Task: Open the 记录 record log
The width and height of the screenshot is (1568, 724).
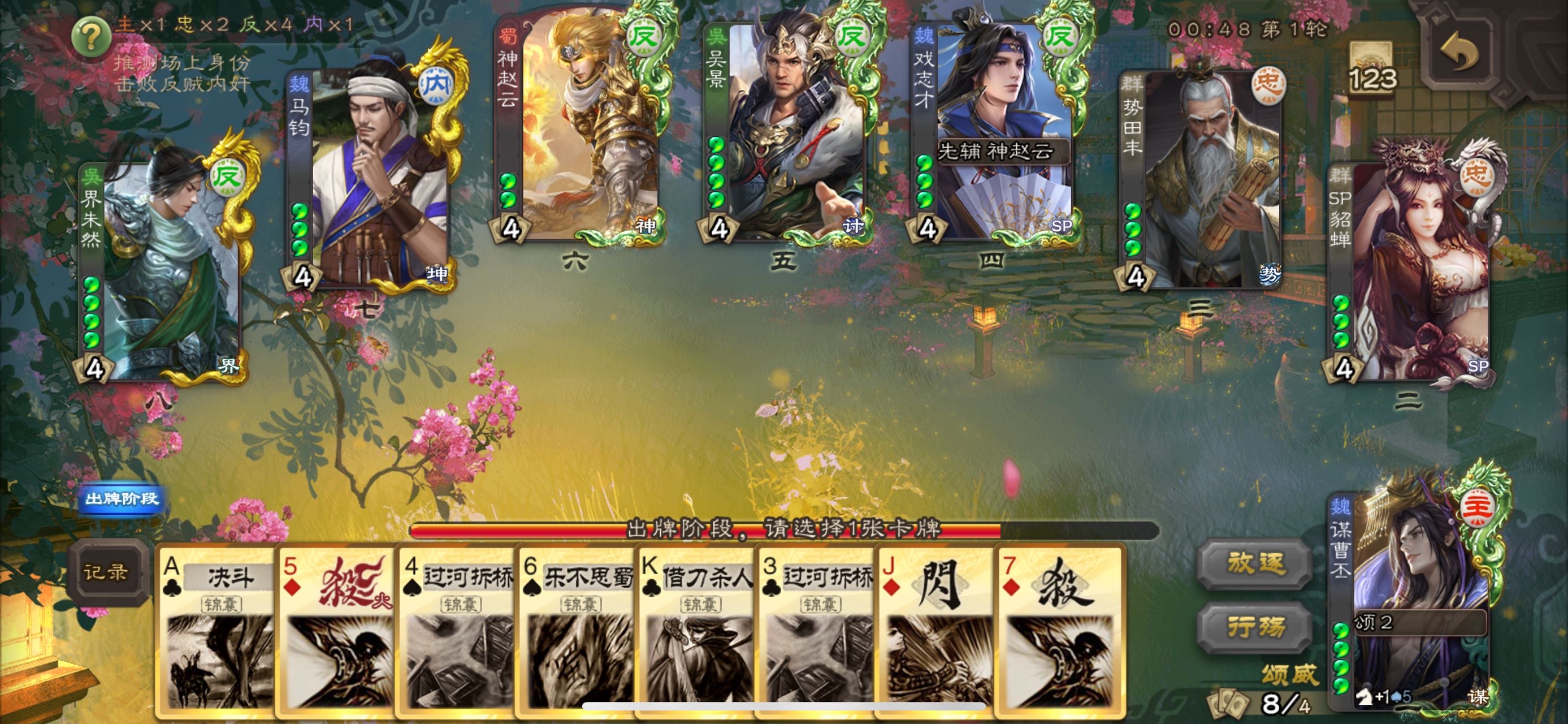Action: [106, 572]
